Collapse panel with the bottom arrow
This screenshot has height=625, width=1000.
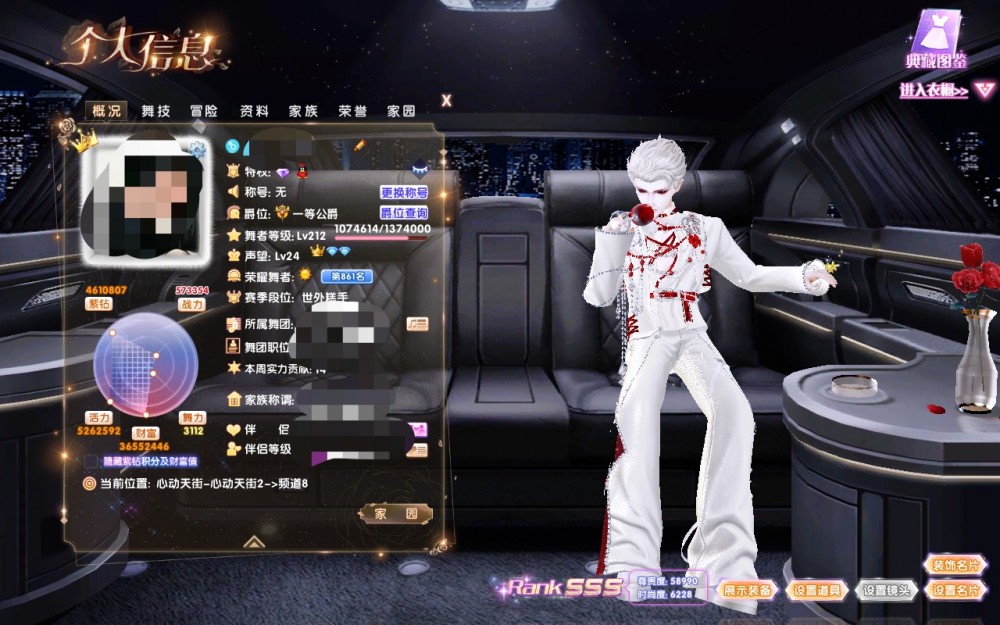(x=254, y=541)
